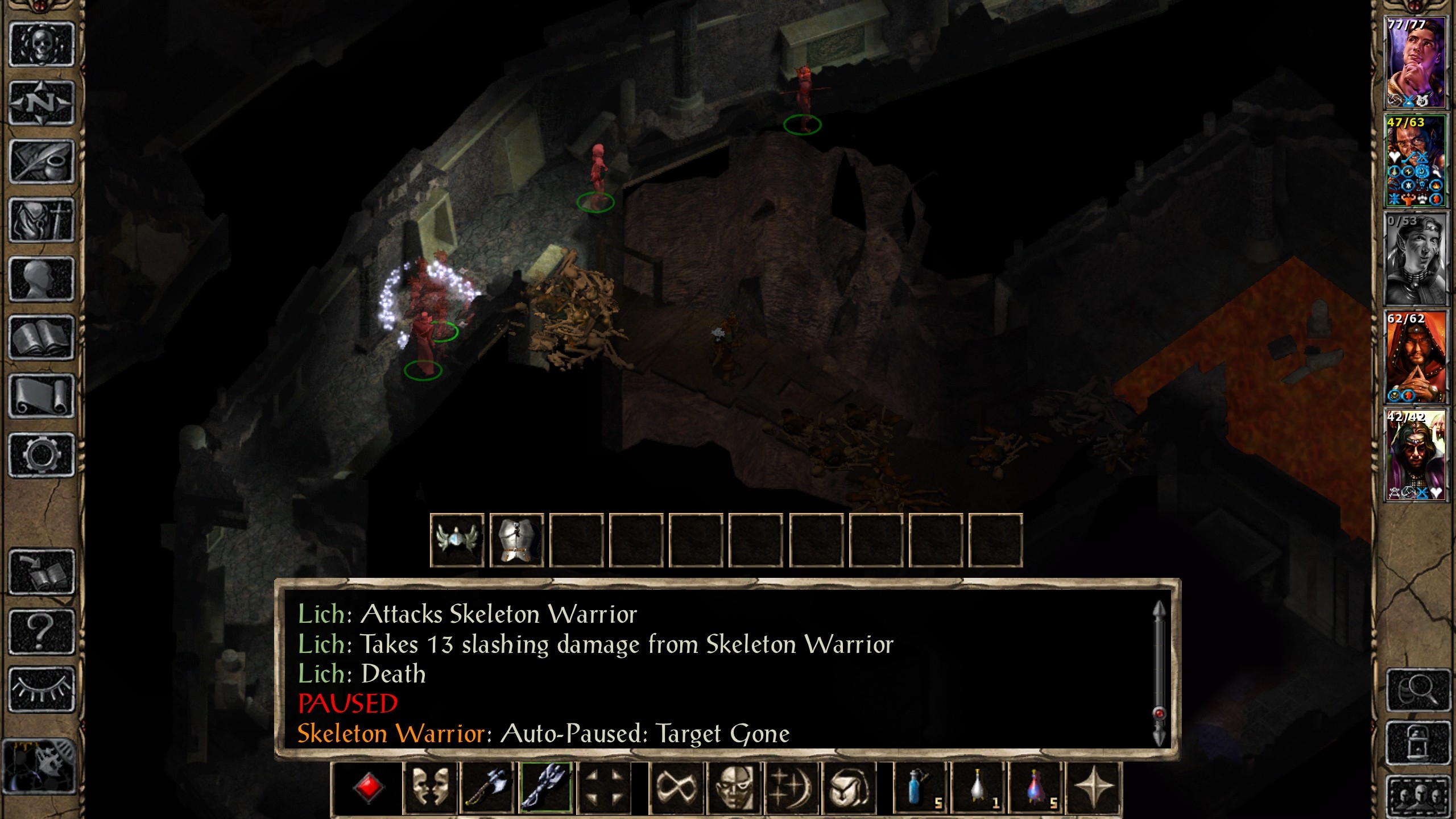
Task: Open the priest scroll button
Action: pos(42,396)
